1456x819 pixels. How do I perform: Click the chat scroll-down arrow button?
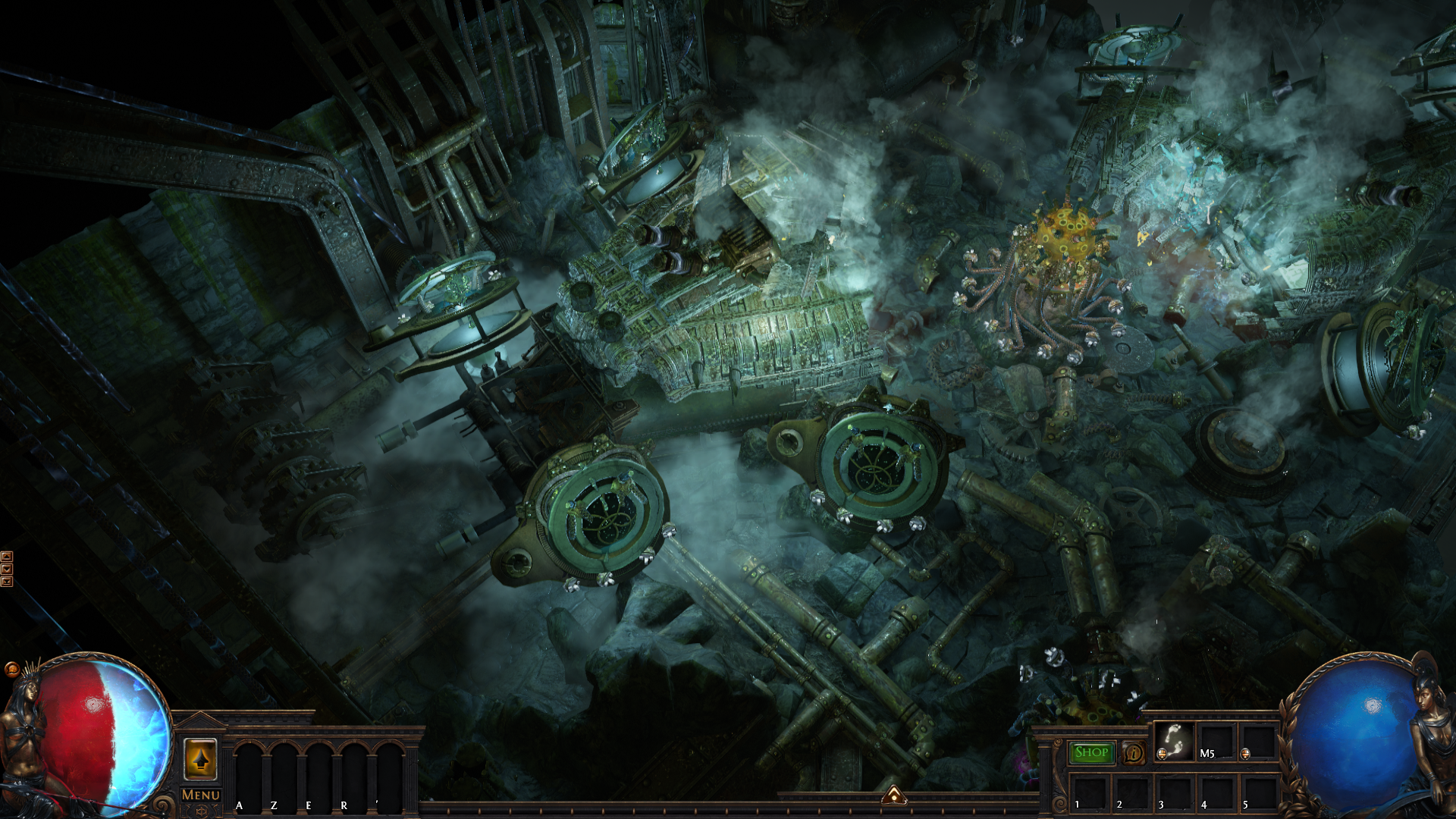[x=7, y=570]
